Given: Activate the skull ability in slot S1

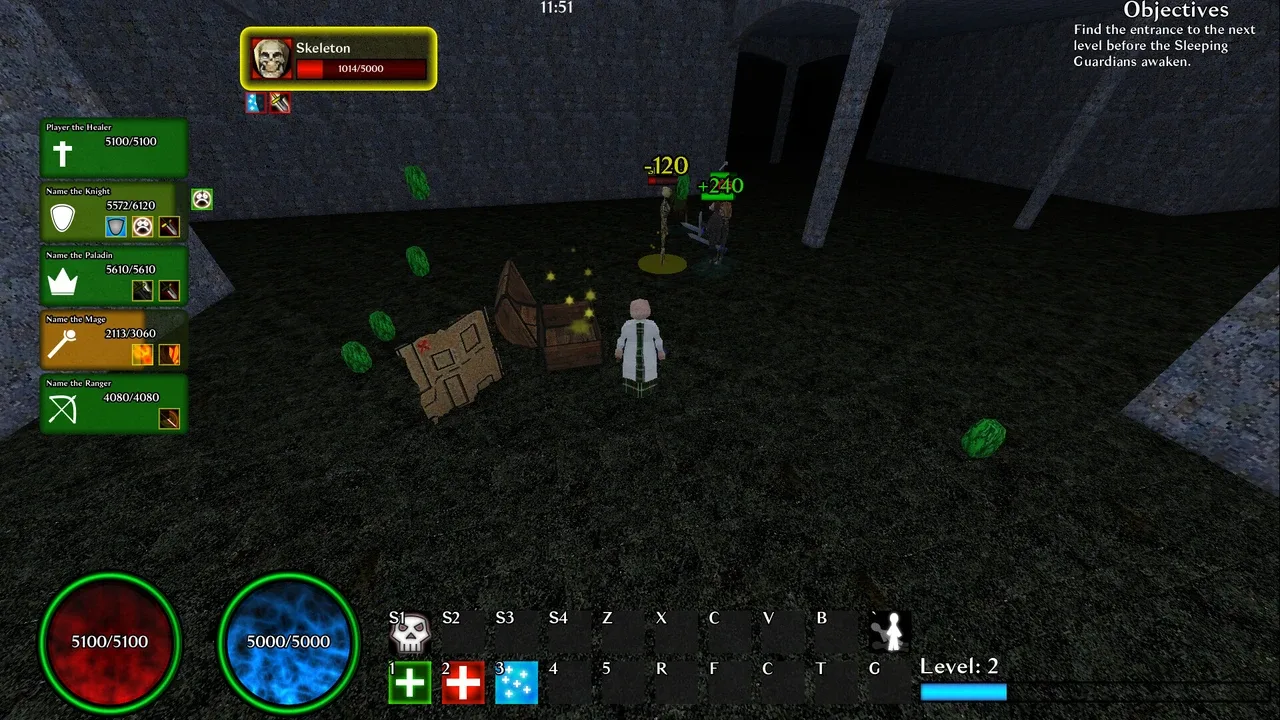Looking at the screenshot, I should coord(410,632).
